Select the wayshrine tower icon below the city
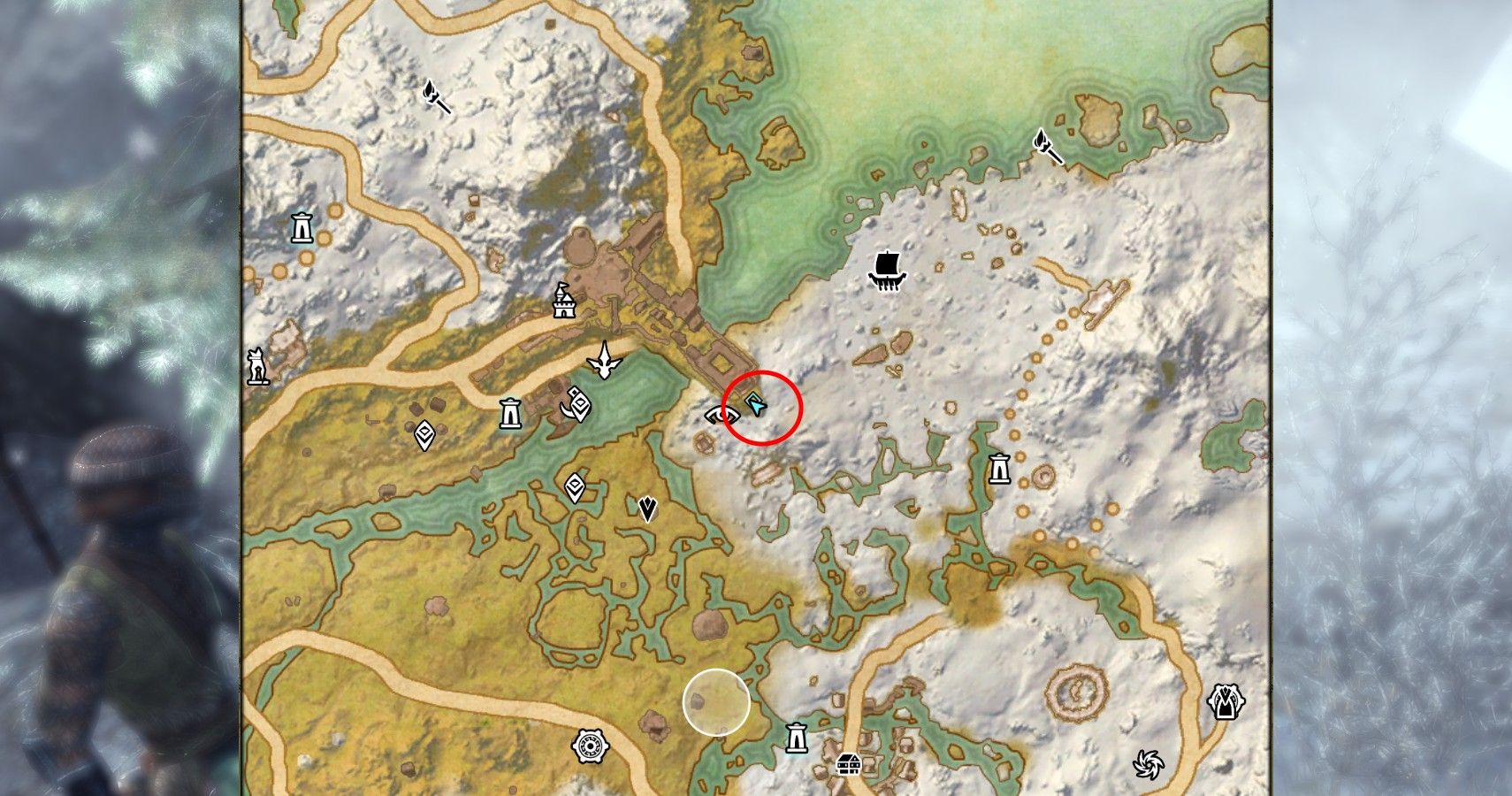Image resolution: width=1512 pixels, height=796 pixels. [510, 412]
